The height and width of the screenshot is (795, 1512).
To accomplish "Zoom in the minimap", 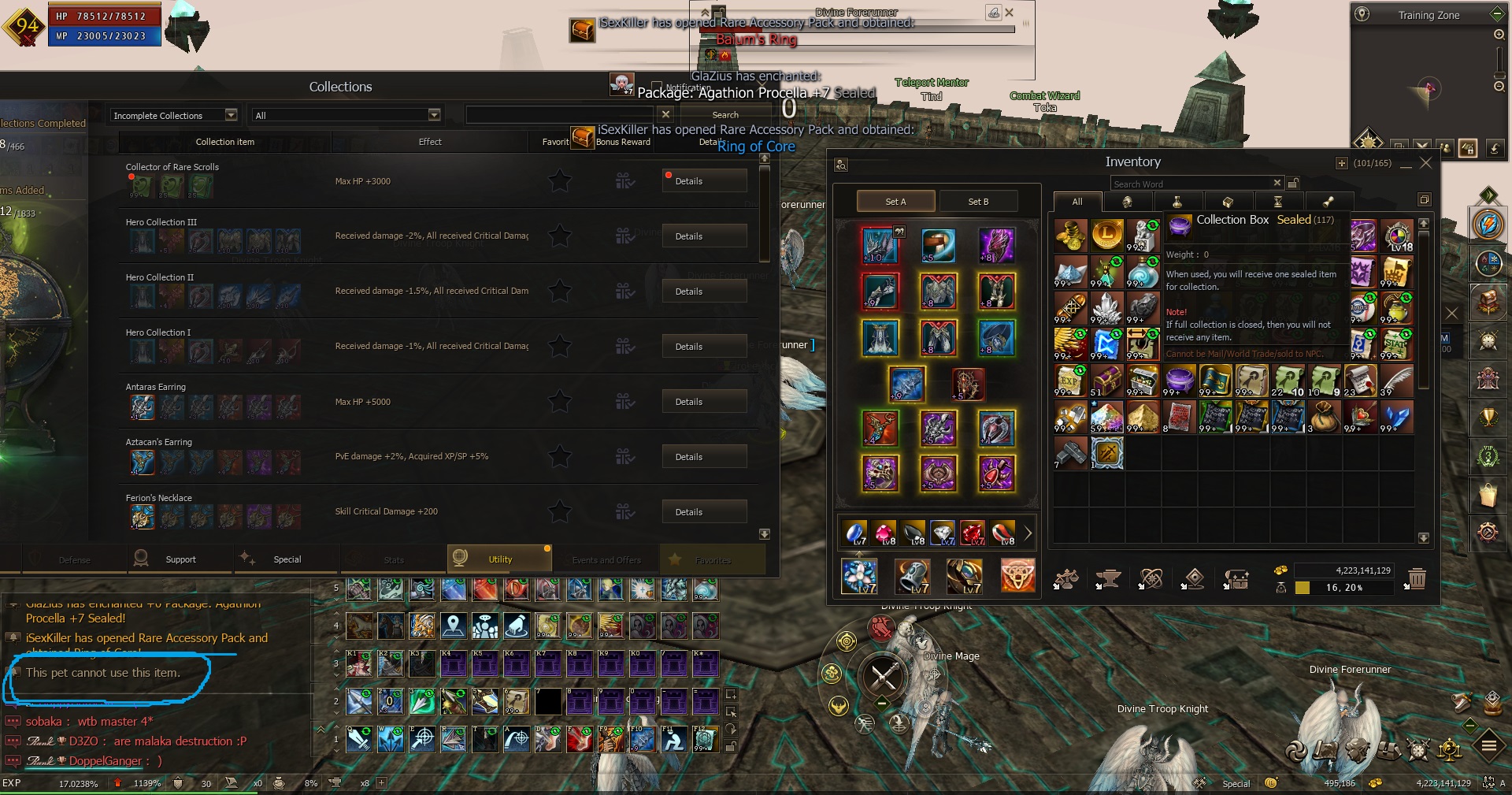I will (x=1499, y=35).
